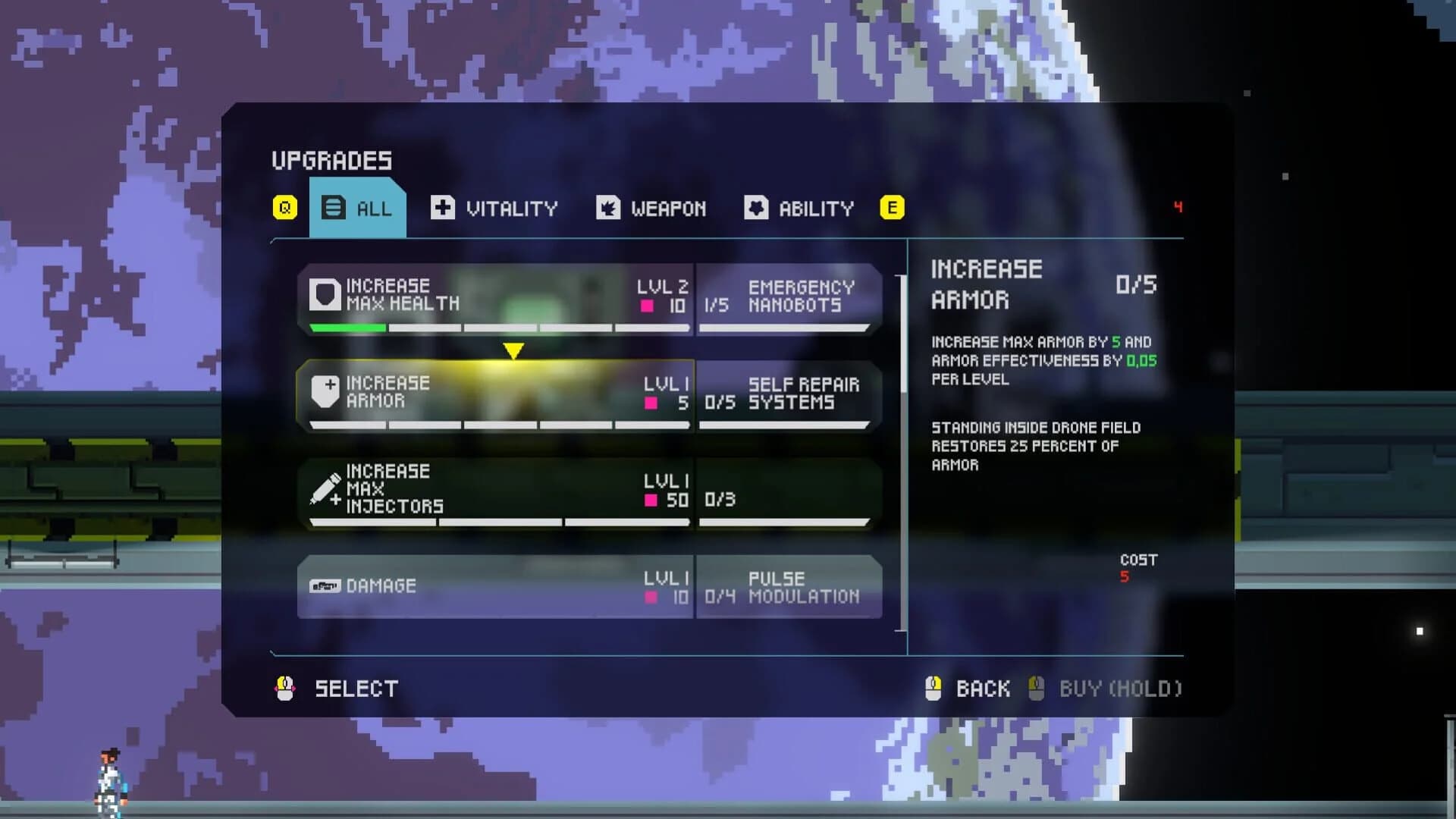Screen dimensions: 1456x819
Task: Click BUY (HOLD) to purchase upgrade
Action: point(1107,689)
